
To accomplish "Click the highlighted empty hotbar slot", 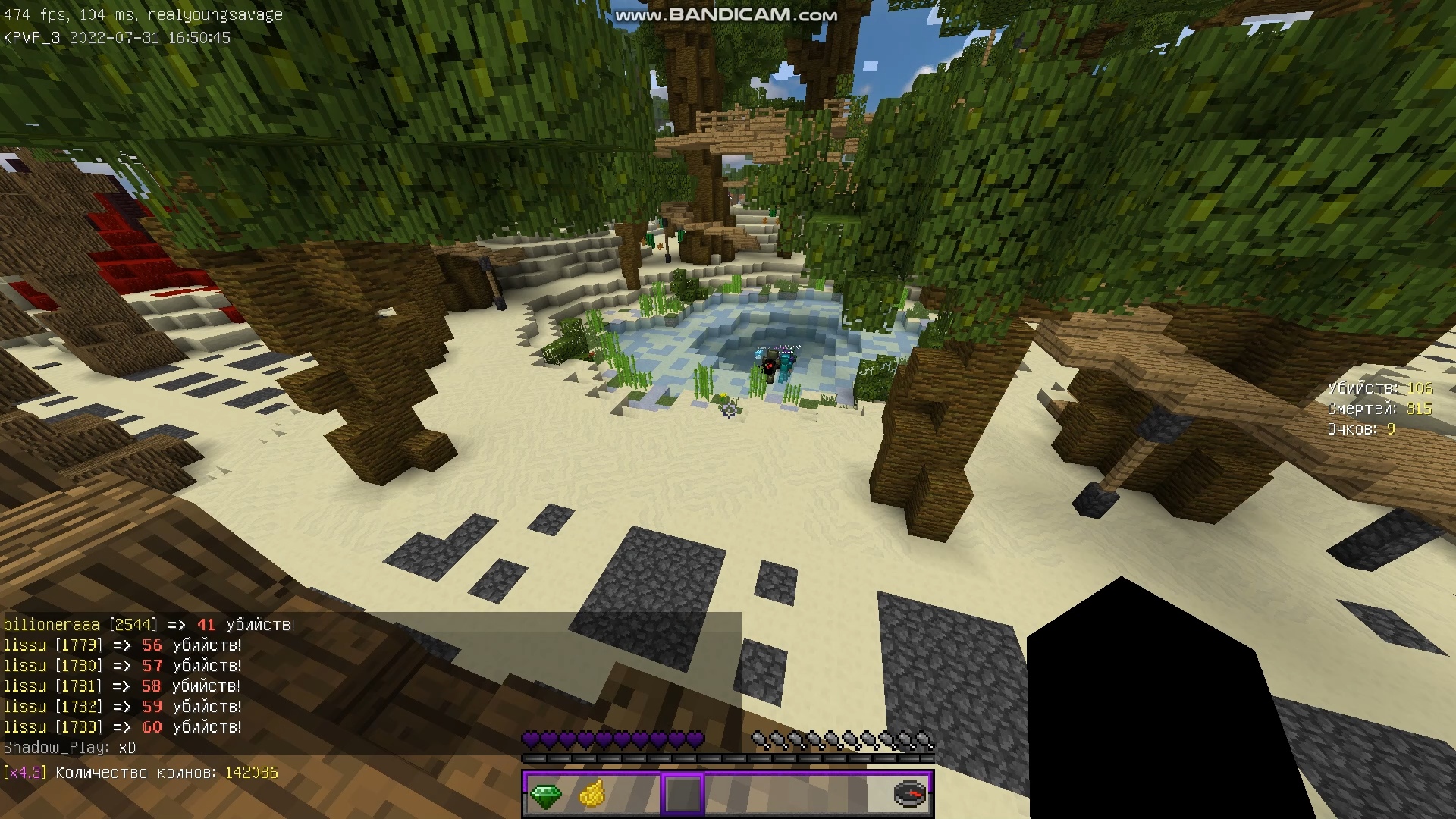I will pos(682,795).
